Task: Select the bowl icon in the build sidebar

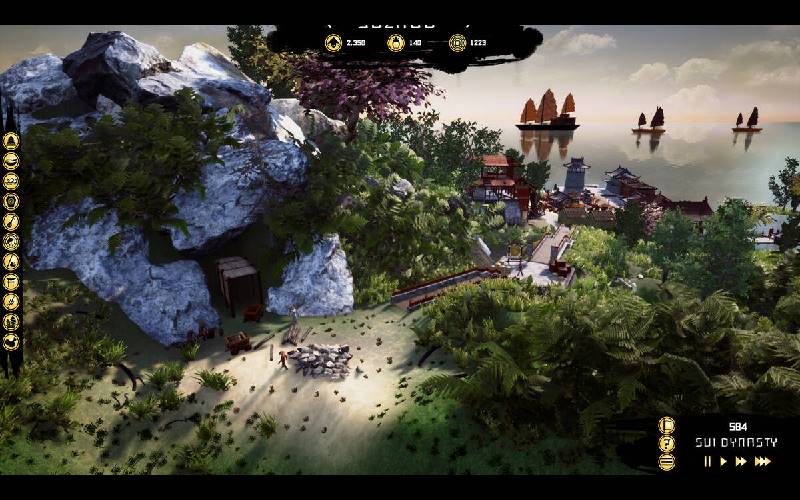Action: (x=12, y=160)
